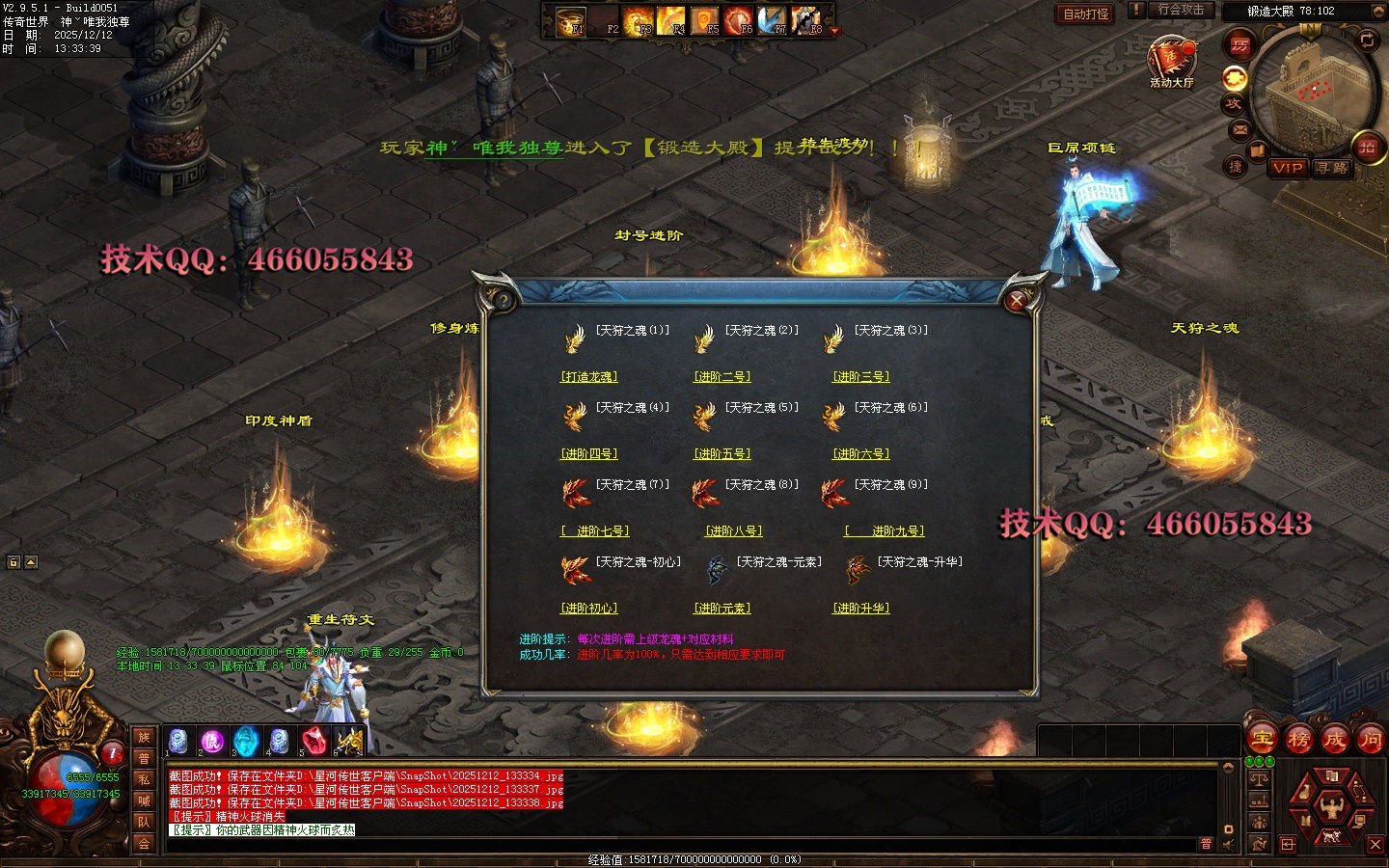The image size is (1389, 868).
Task: Toggle the 自动打怪 auto-fight button
Action: (x=1086, y=14)
